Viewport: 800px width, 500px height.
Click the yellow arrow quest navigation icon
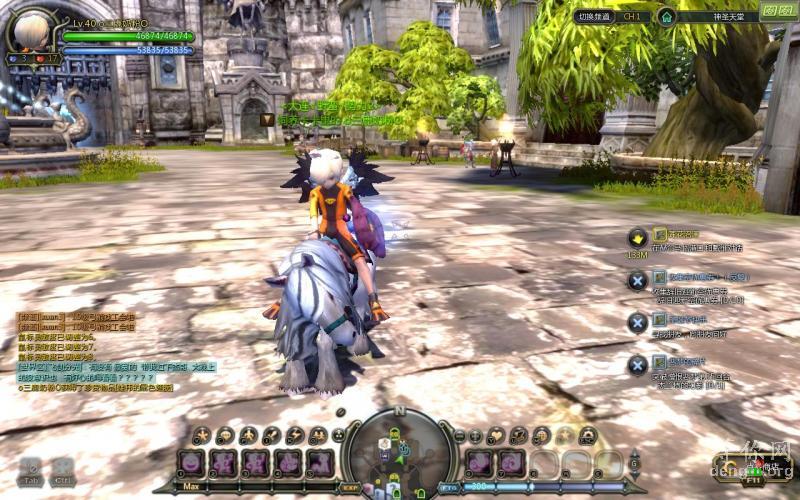[x=637, y=237]
